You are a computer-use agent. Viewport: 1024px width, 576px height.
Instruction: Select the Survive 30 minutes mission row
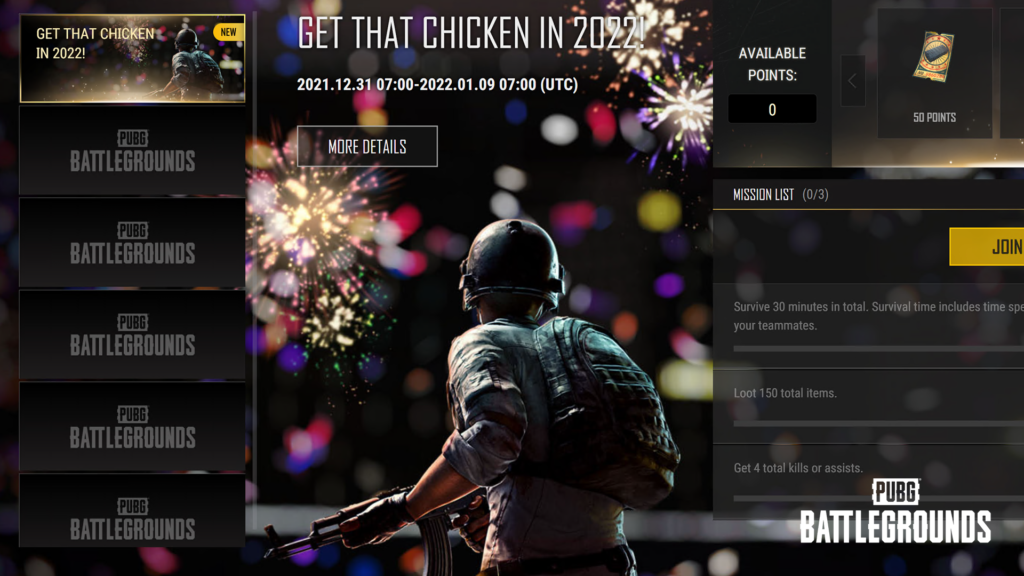pos(870,317)
